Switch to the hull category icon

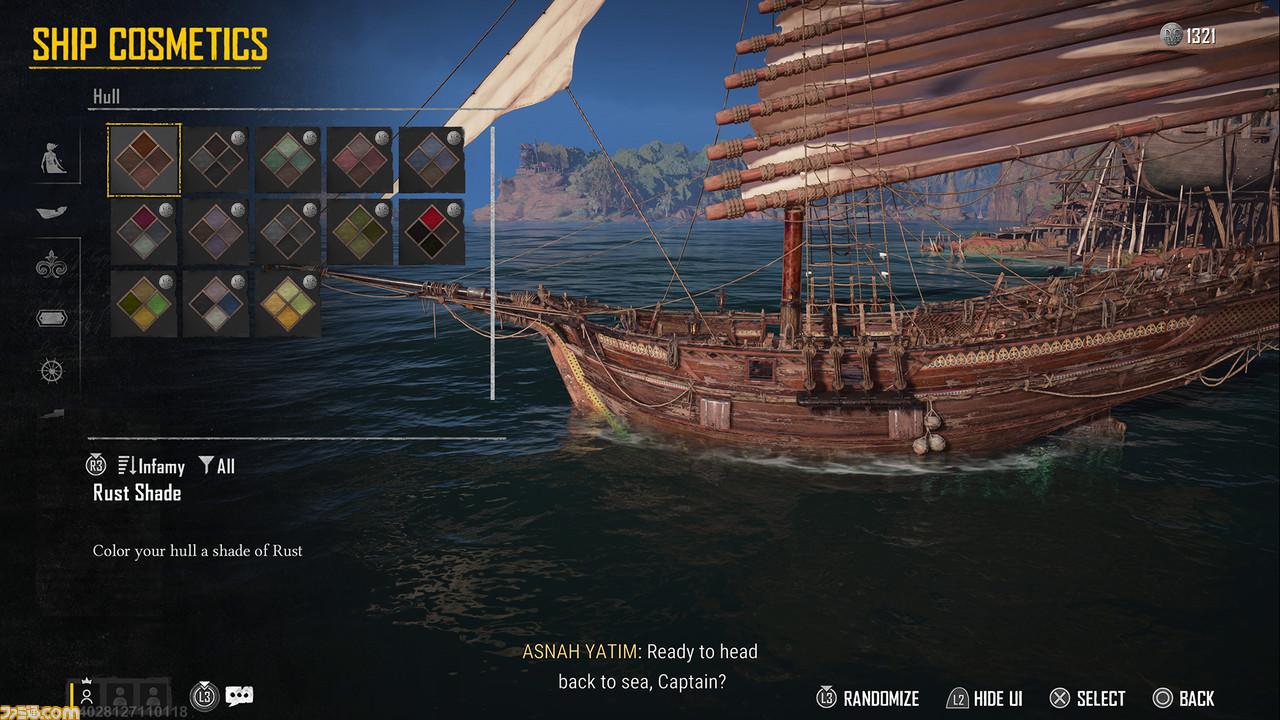point(52,212)
